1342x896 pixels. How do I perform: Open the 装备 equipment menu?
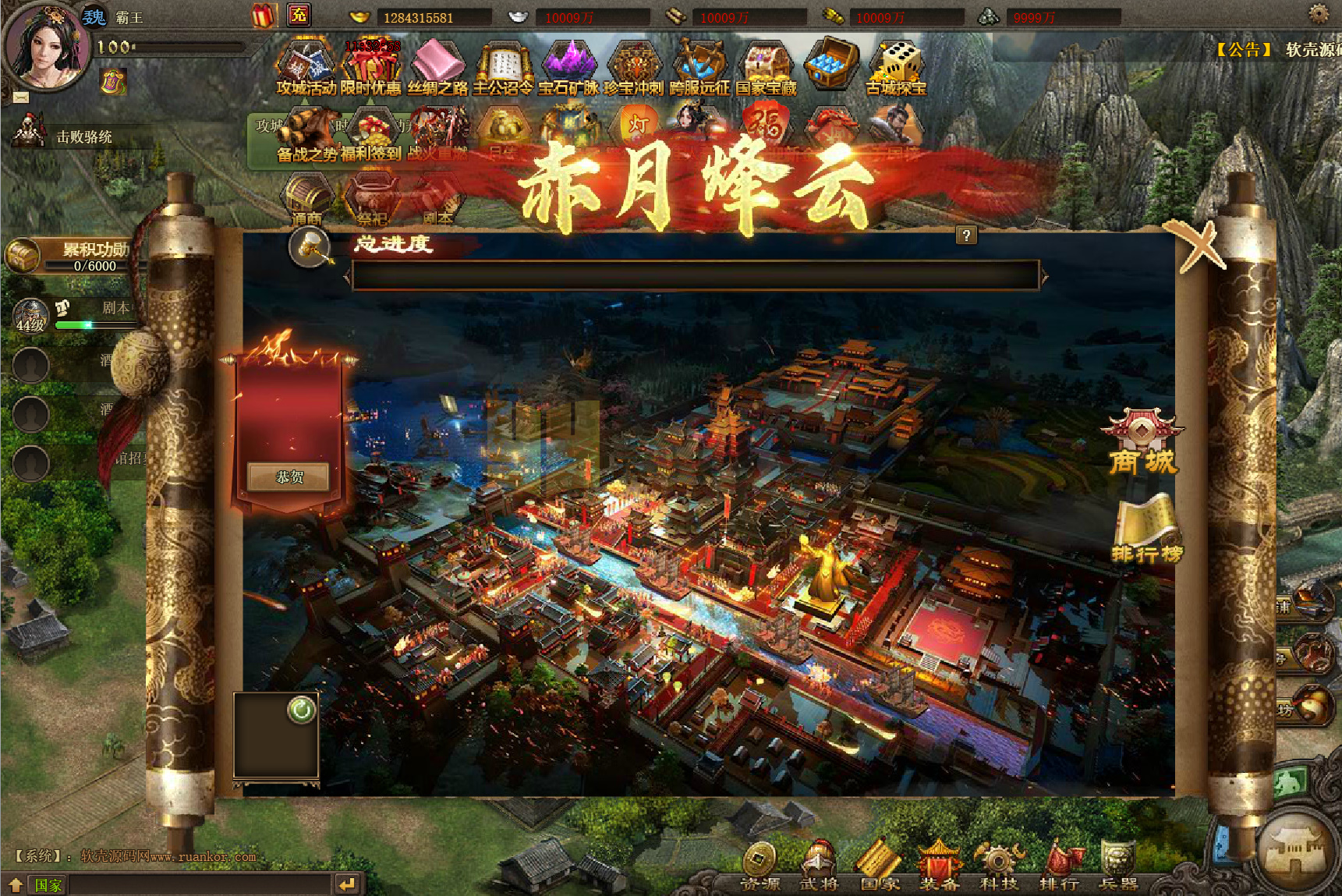939,866
